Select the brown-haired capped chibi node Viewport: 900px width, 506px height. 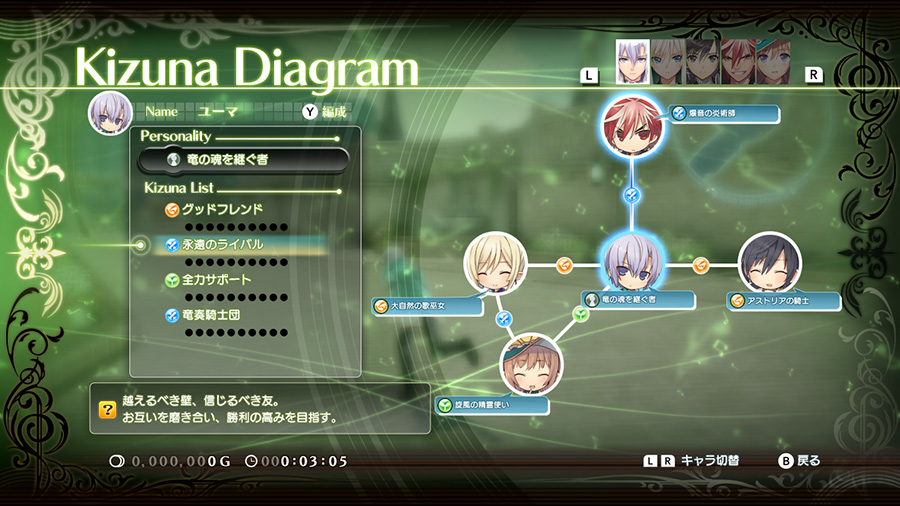530,364
